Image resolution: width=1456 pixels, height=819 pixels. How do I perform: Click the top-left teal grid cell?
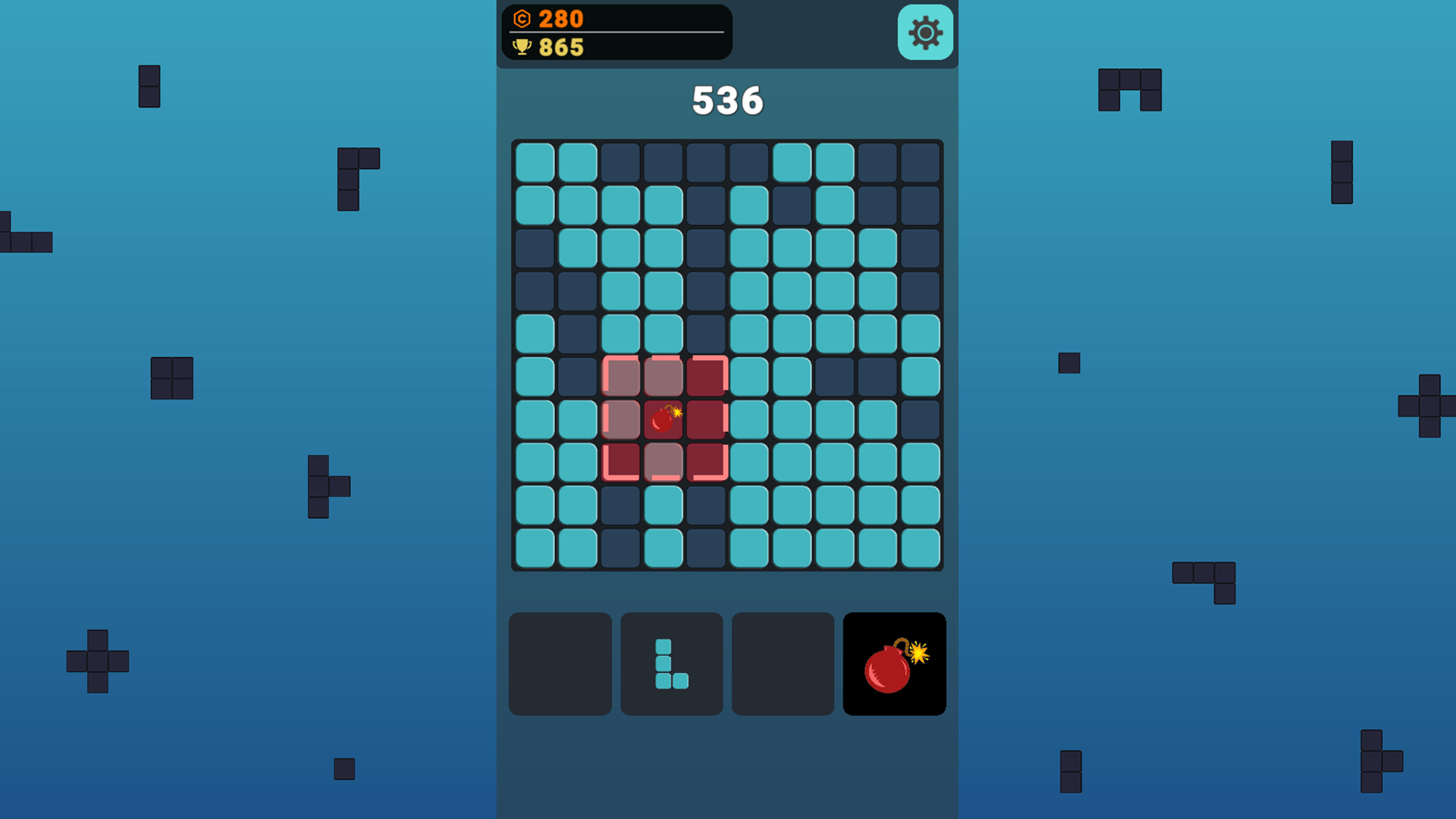[x=534, y=161]
